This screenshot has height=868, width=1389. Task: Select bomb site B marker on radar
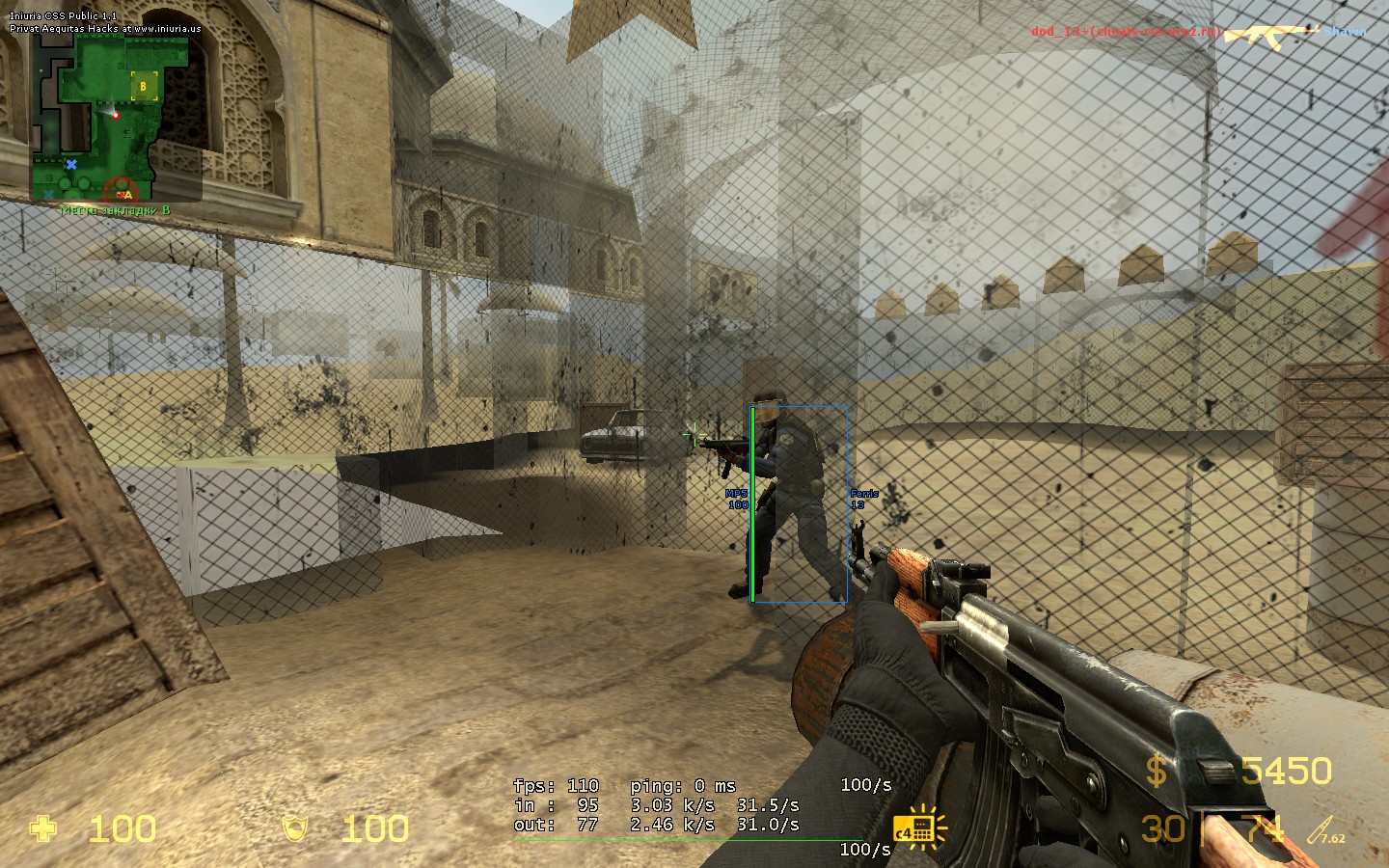144,87
